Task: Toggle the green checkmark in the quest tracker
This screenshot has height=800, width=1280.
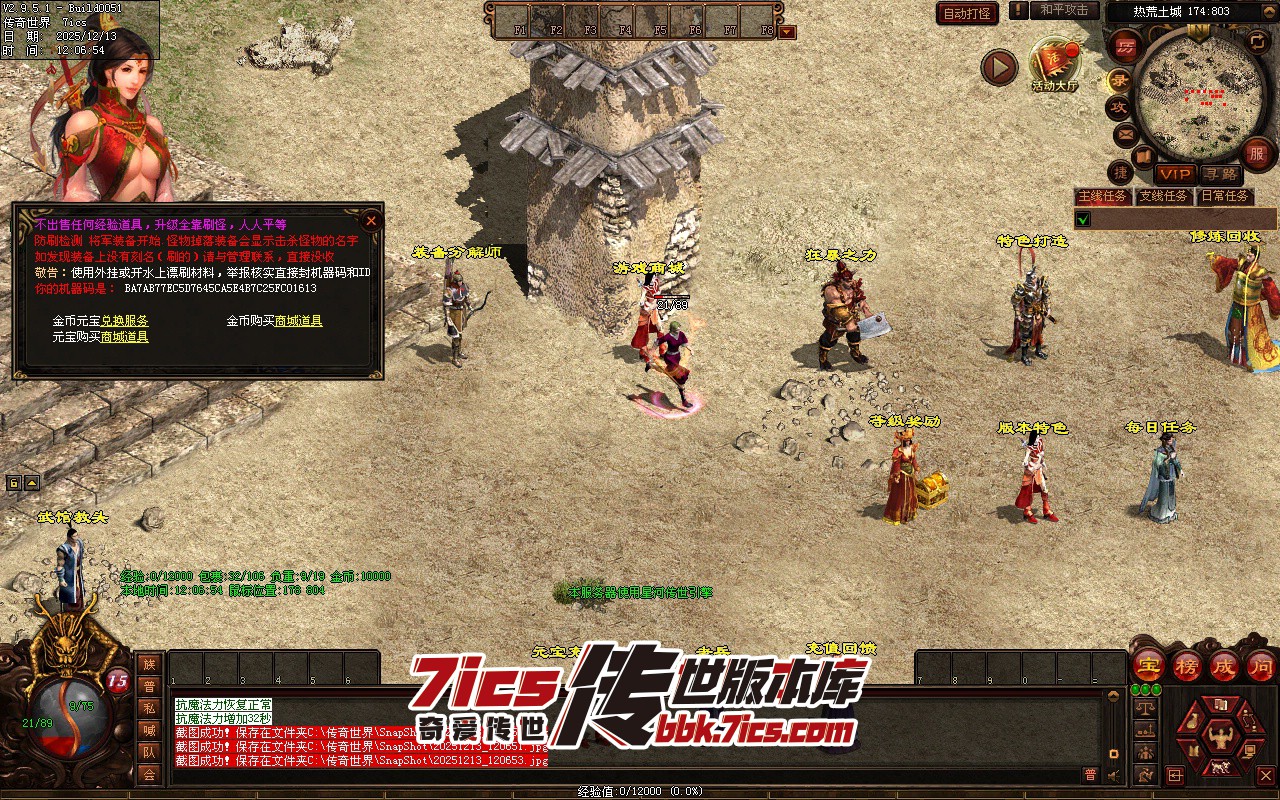Action: click(1083, 219)
